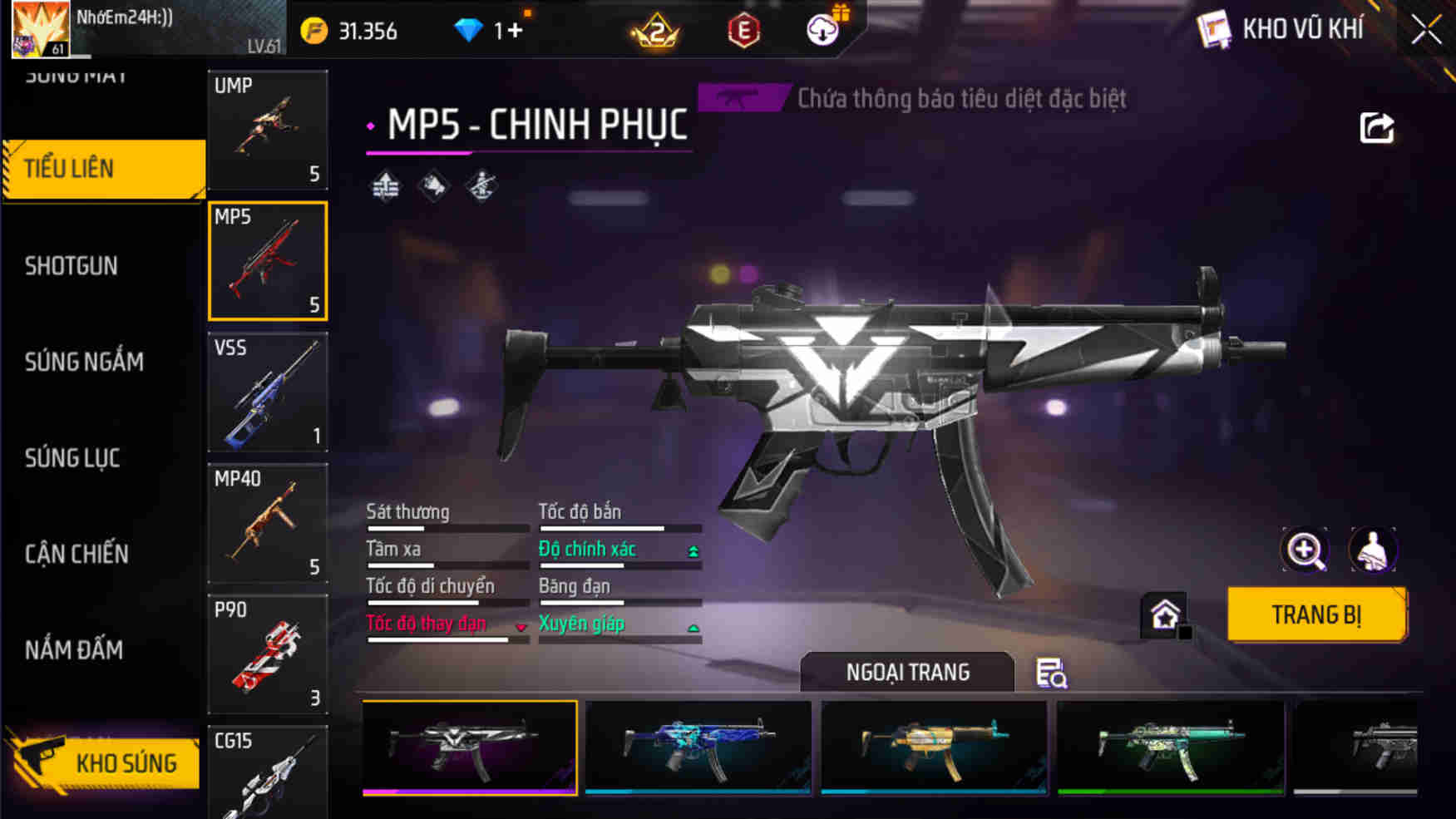Click the magnifier zoom-in icon

click(x=1305, y=550)
